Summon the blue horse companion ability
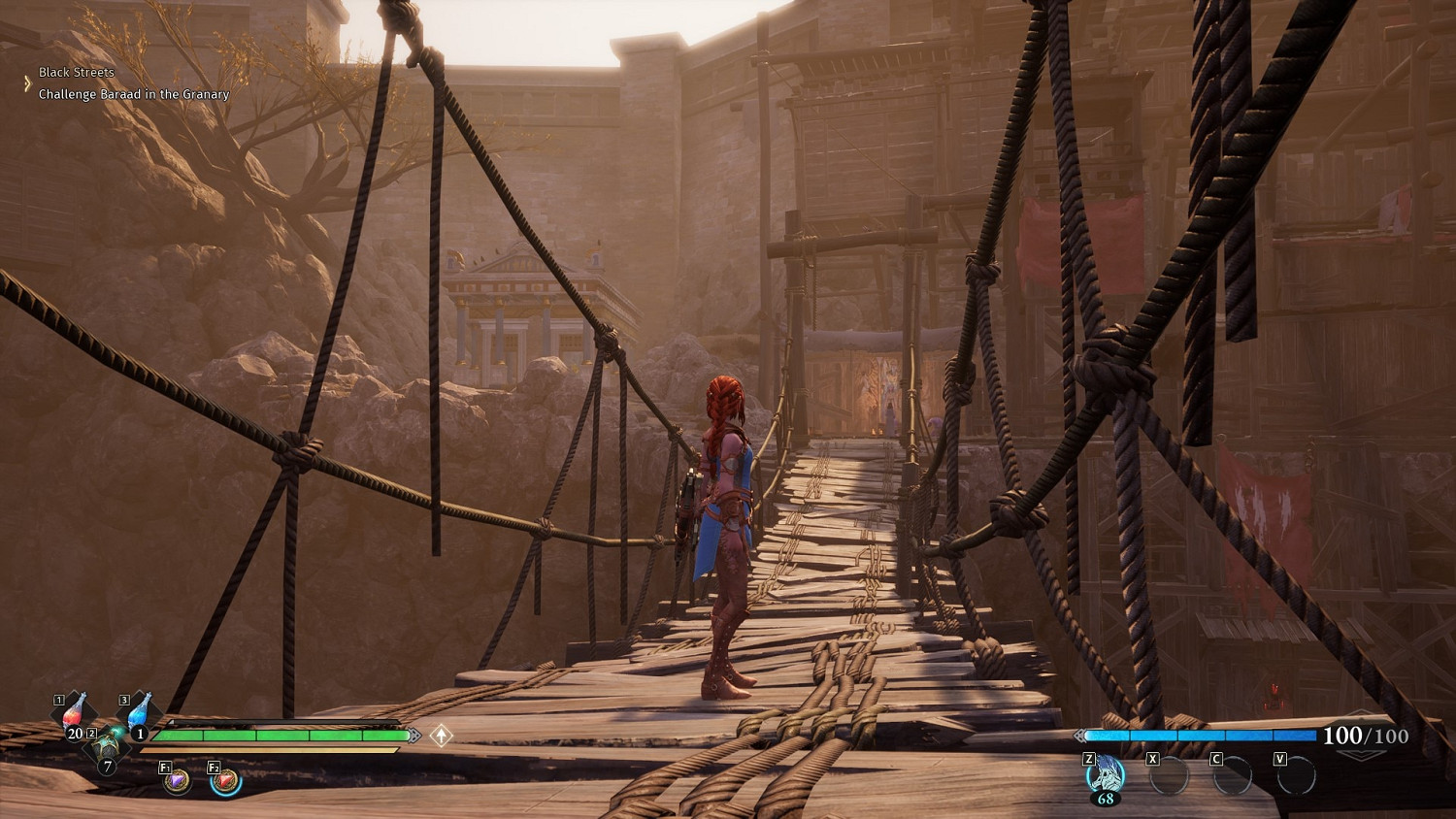Image resolution: width=1456 pixels, height=819 pixels. click(1105, 776)
